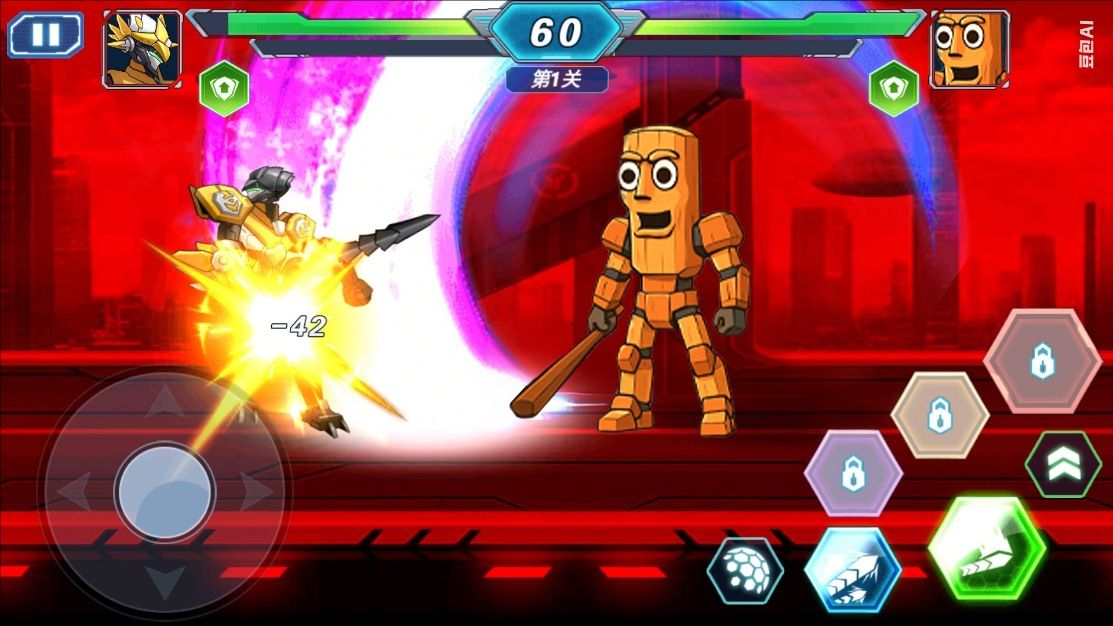Image resolution: width=1113 pixels, height=626 pixels.
Task: Activate the blue claw slash skill
Action: click(852, 571)
